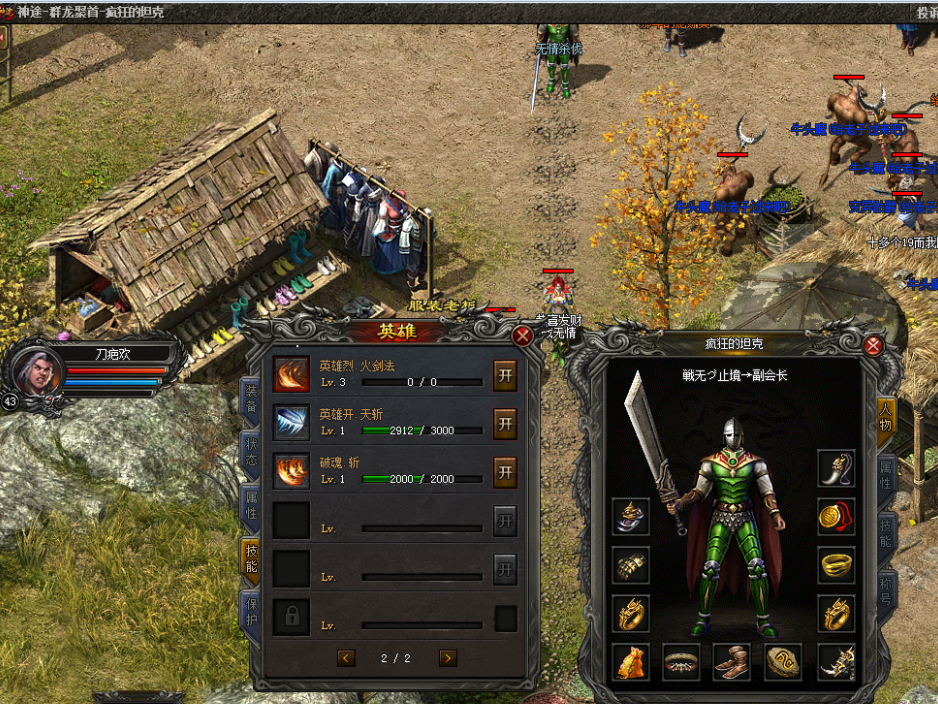Toggle the 开 button for 英雄烈·火剑法
Viewport: 938px width, 704px height.
pos(505,374)
